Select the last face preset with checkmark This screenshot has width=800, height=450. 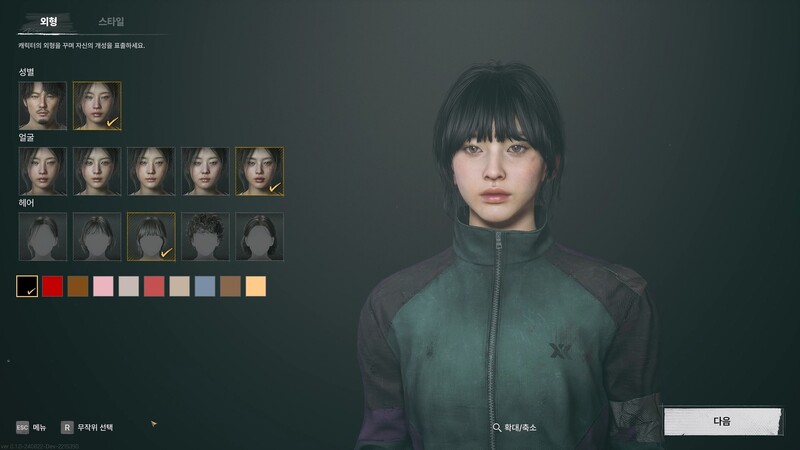(259, 171)
